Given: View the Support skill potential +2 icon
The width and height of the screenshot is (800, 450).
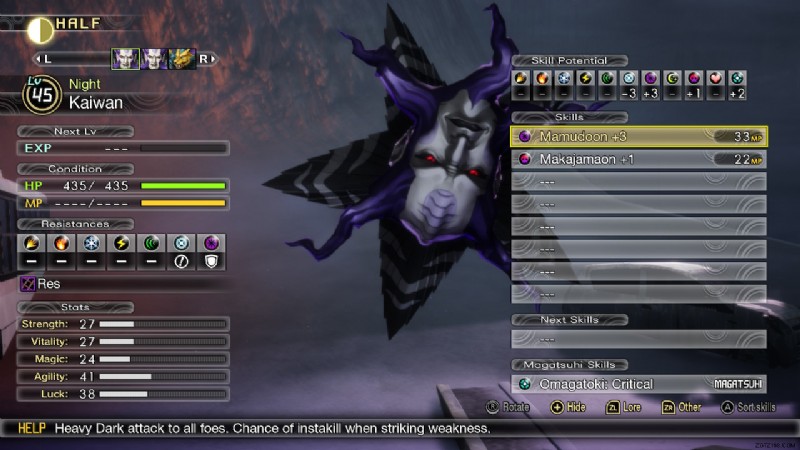Looking at the screenshot, I should 738,78.
